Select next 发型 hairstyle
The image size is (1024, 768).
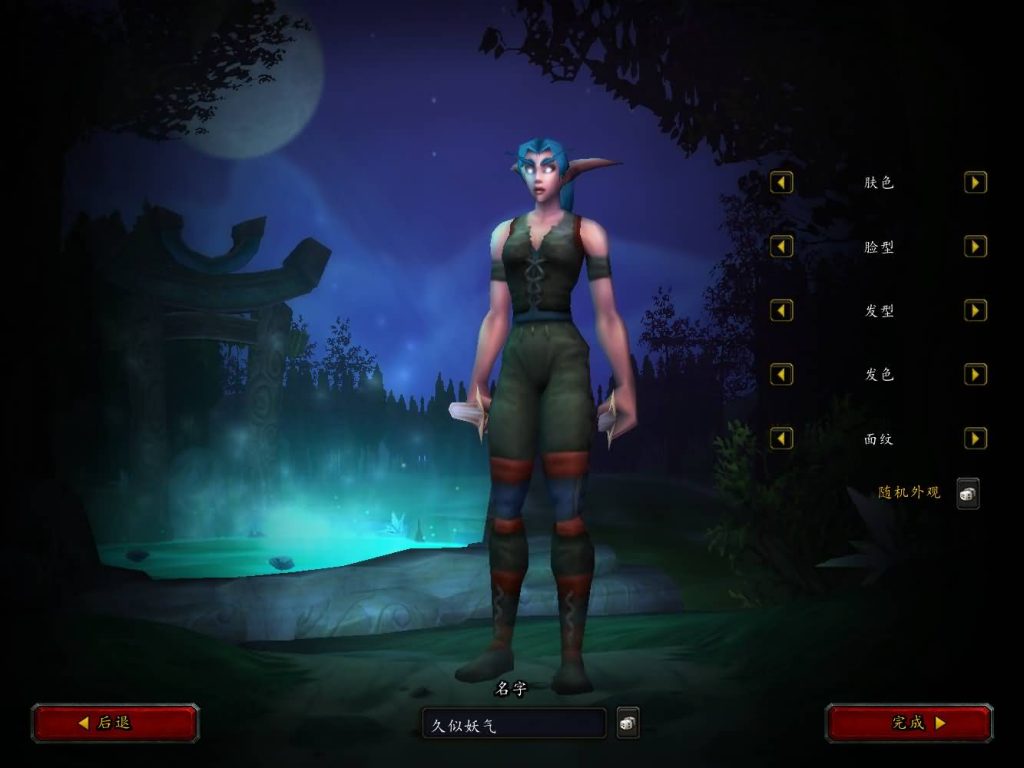click(x=975, y=311)
